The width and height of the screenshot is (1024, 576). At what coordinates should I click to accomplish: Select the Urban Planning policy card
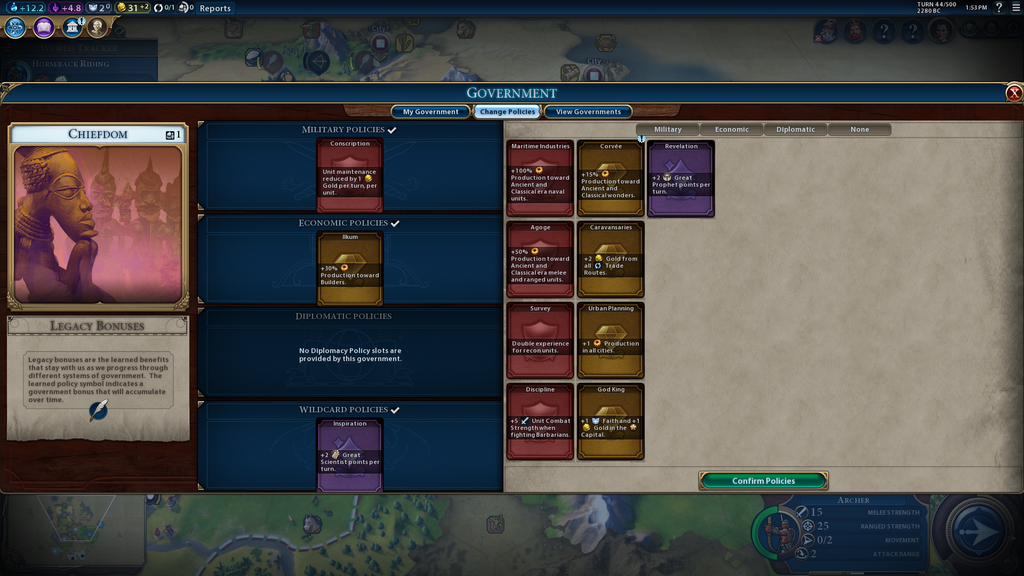tap(610, 340)
